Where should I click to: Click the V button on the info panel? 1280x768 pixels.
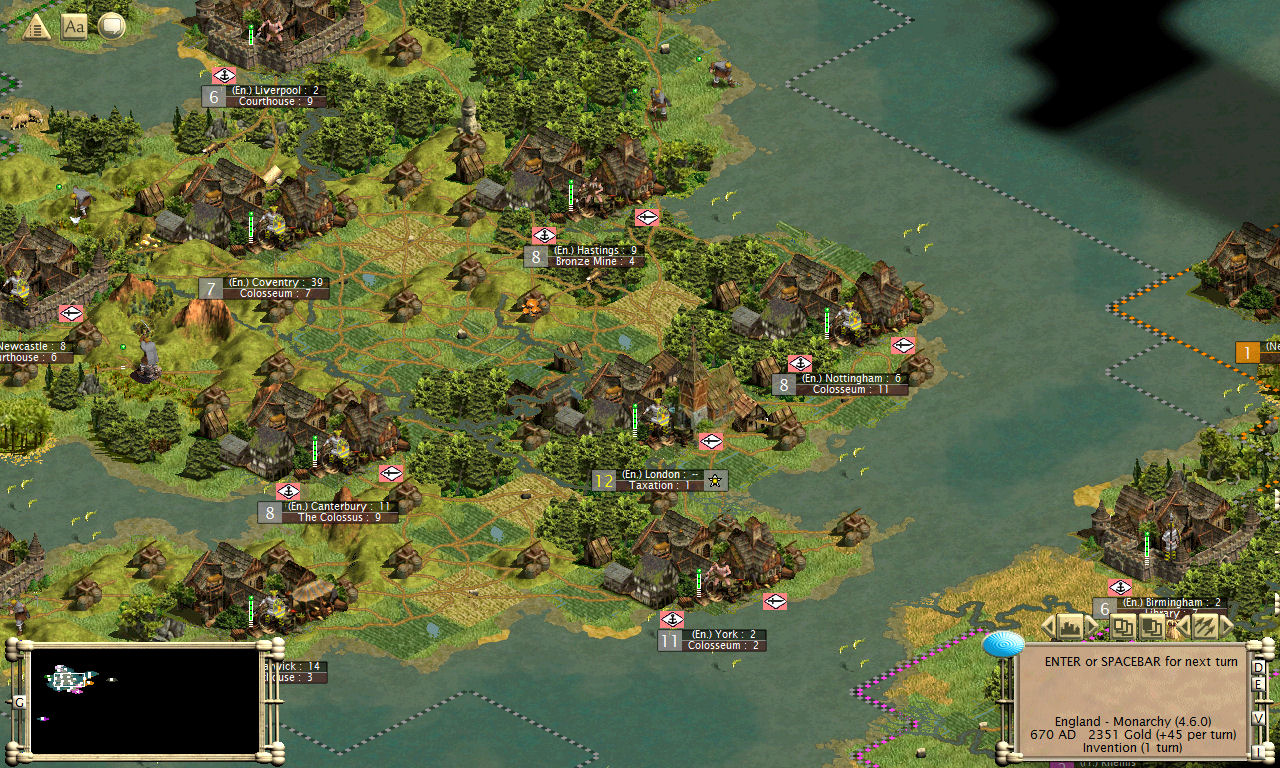coord(1259,717)
